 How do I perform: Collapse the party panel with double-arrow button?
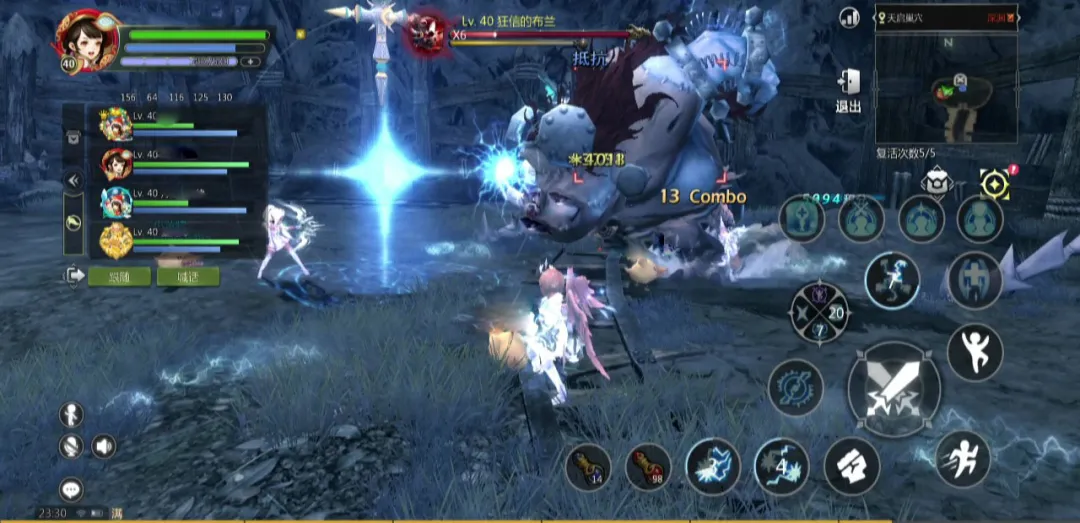tap(73, 181)
